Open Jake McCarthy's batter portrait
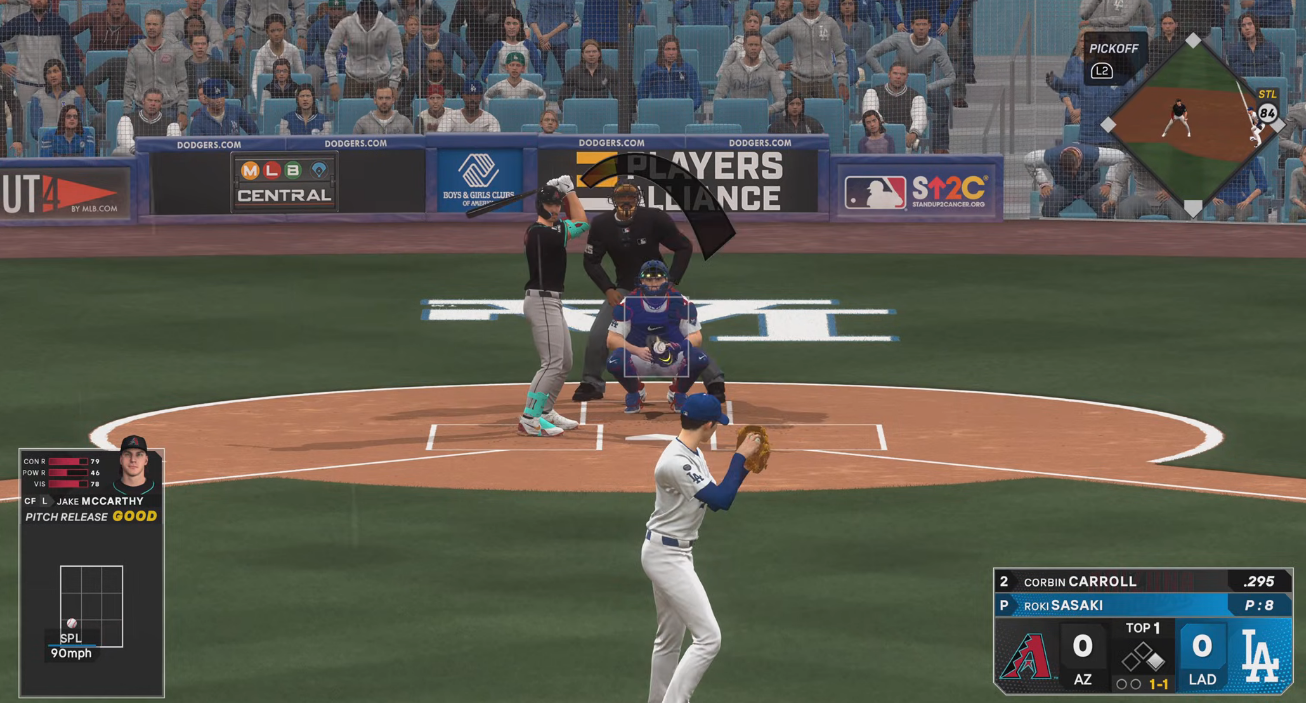Viewport: 1306px width, 703px height. tap(133, 465)
